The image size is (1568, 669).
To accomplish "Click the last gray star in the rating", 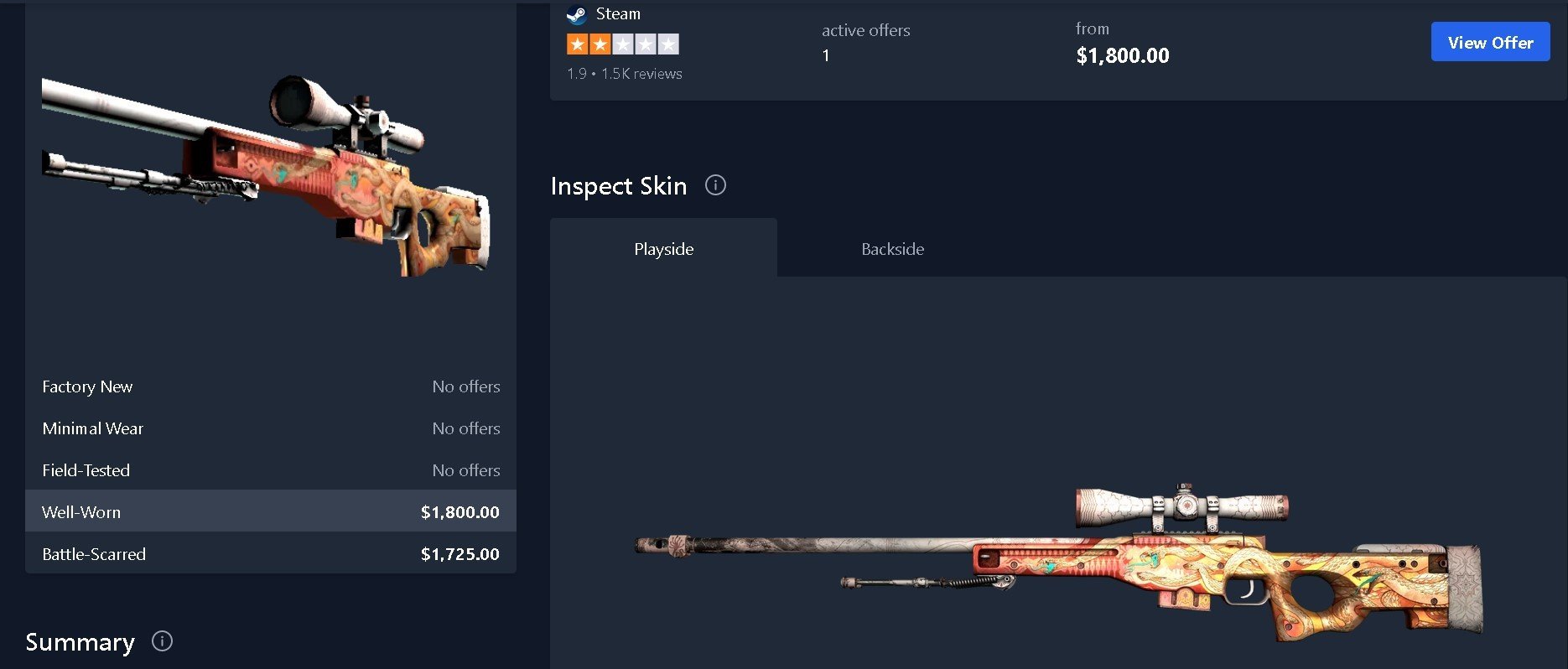I will (667, 43).
